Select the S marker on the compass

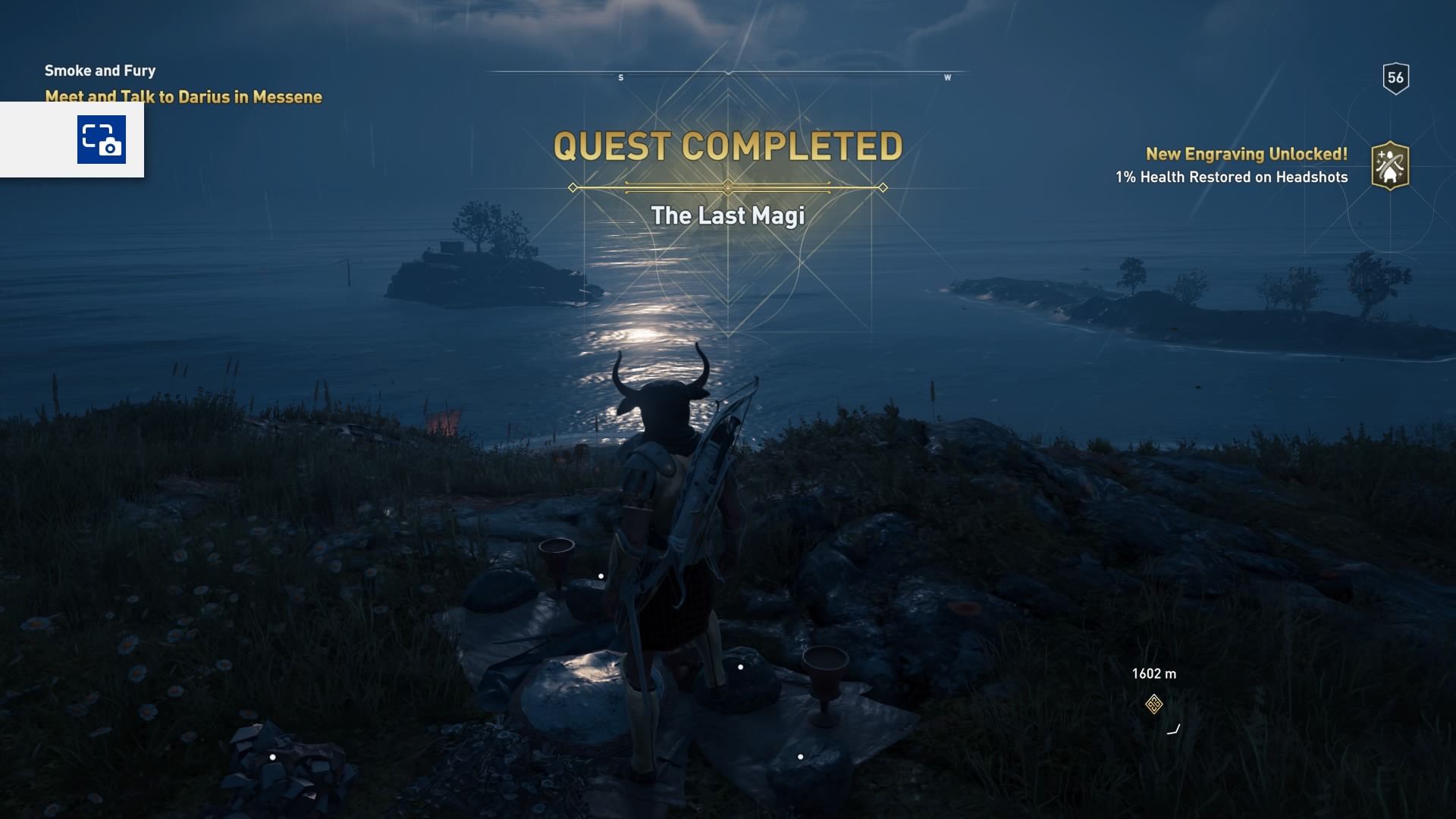pyautogui.click(x=620, y=77)
